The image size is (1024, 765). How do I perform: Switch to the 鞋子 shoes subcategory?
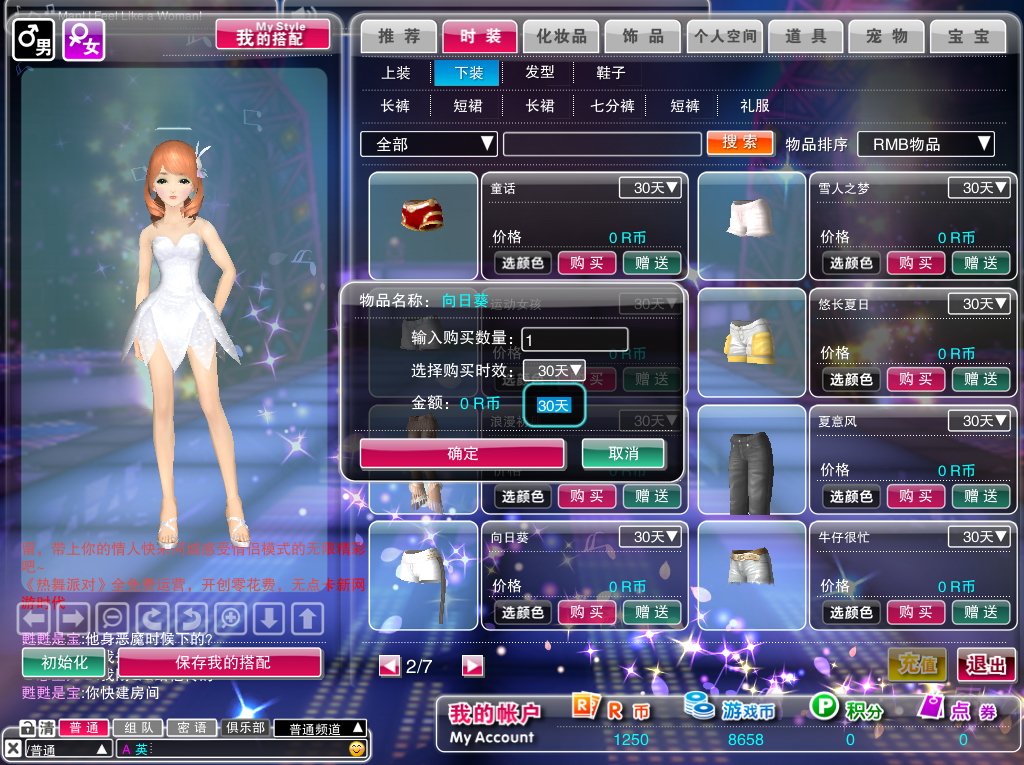point(610,73)
